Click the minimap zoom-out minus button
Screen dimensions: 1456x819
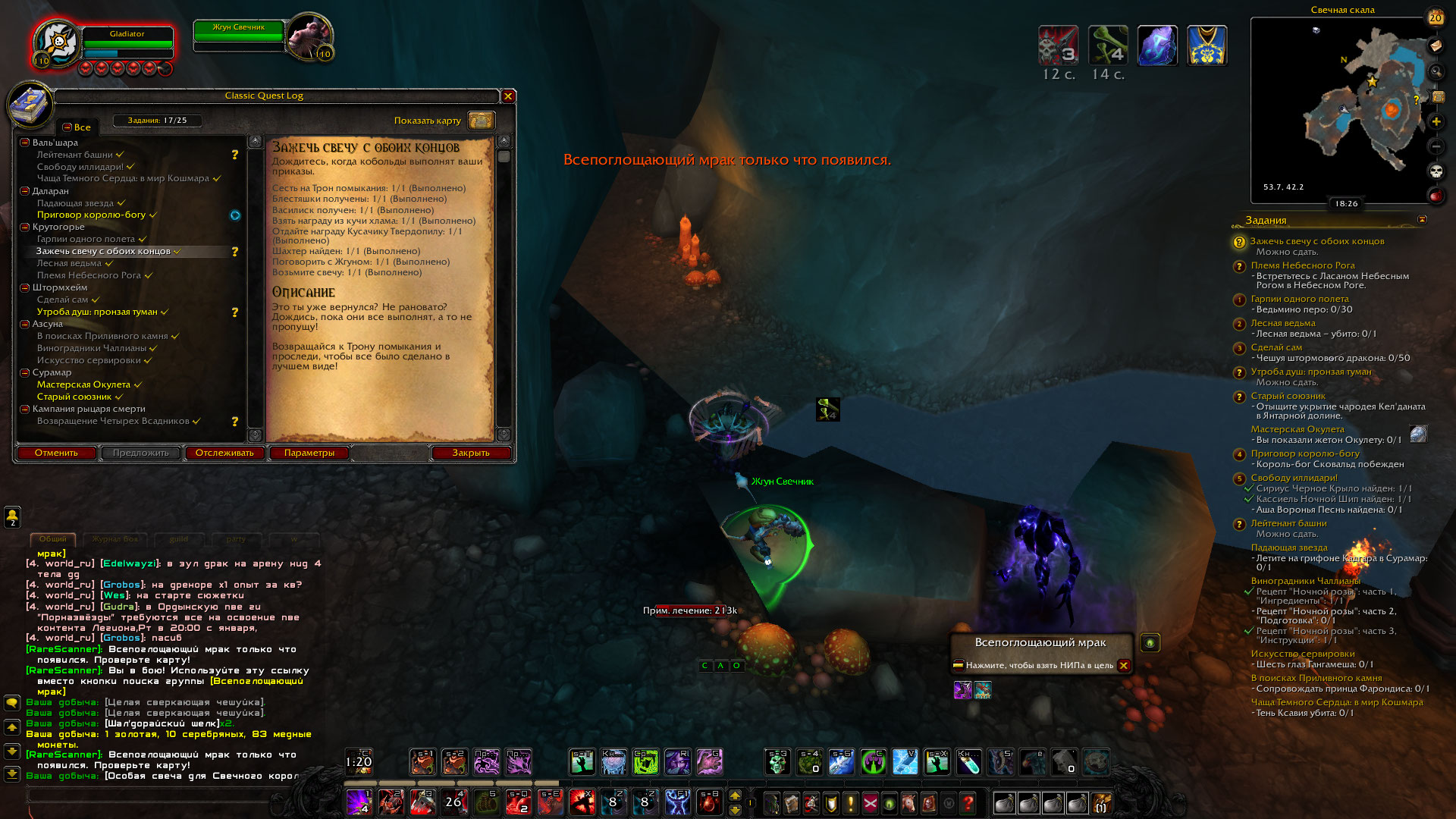(1436, 146)
